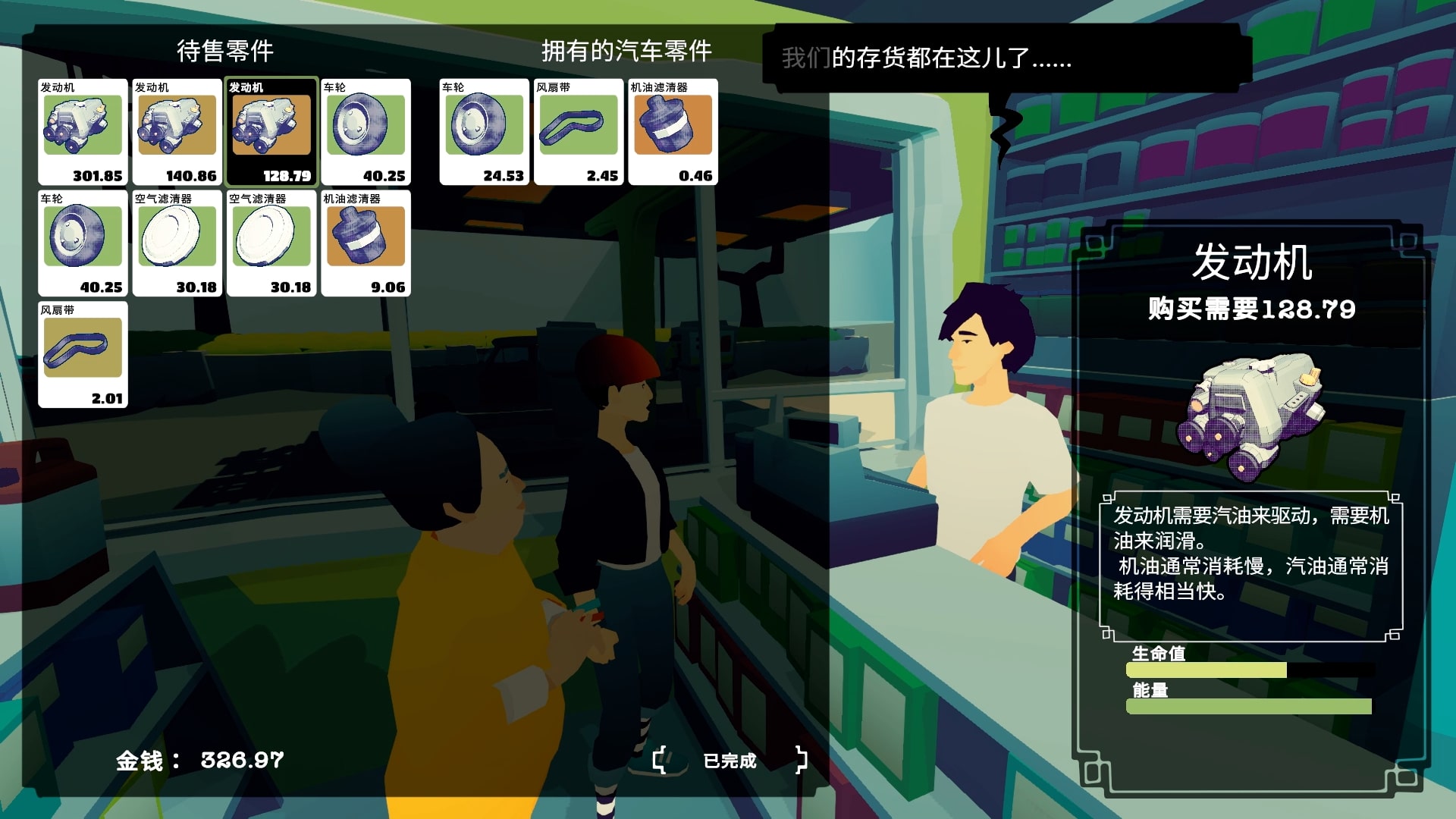
Task: Select your owned oil filter worth 0.46
Action: coord(673,131)
